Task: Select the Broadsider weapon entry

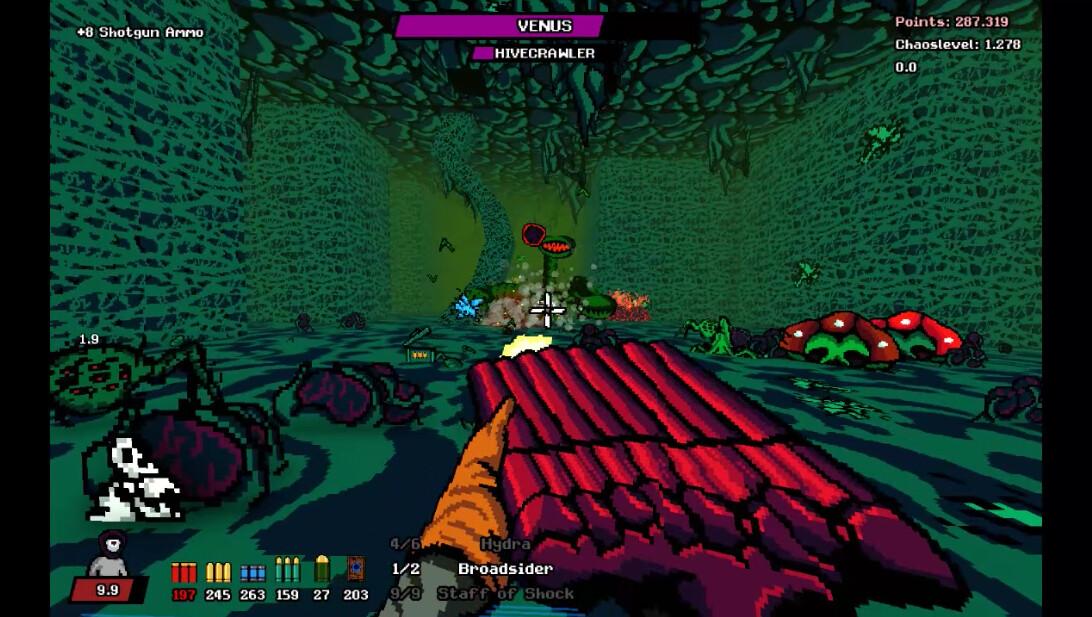Action: coord(505,569)
